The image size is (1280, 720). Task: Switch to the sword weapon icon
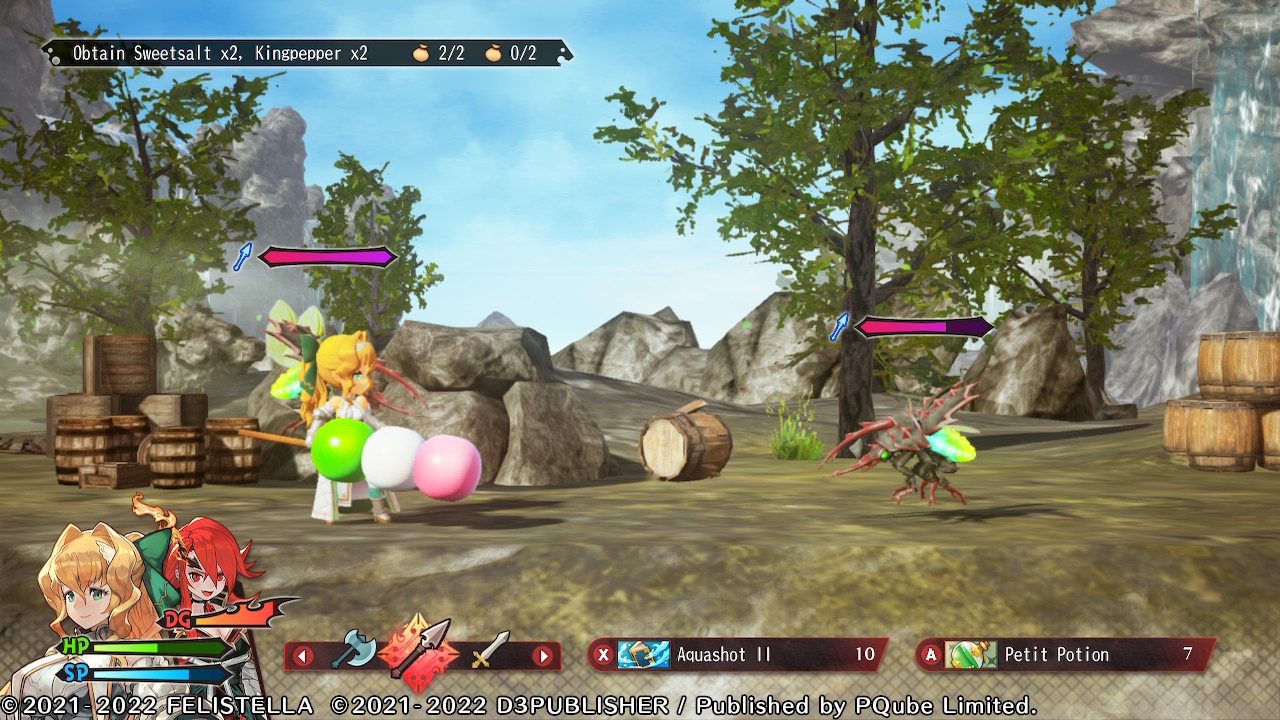[490, 652]
